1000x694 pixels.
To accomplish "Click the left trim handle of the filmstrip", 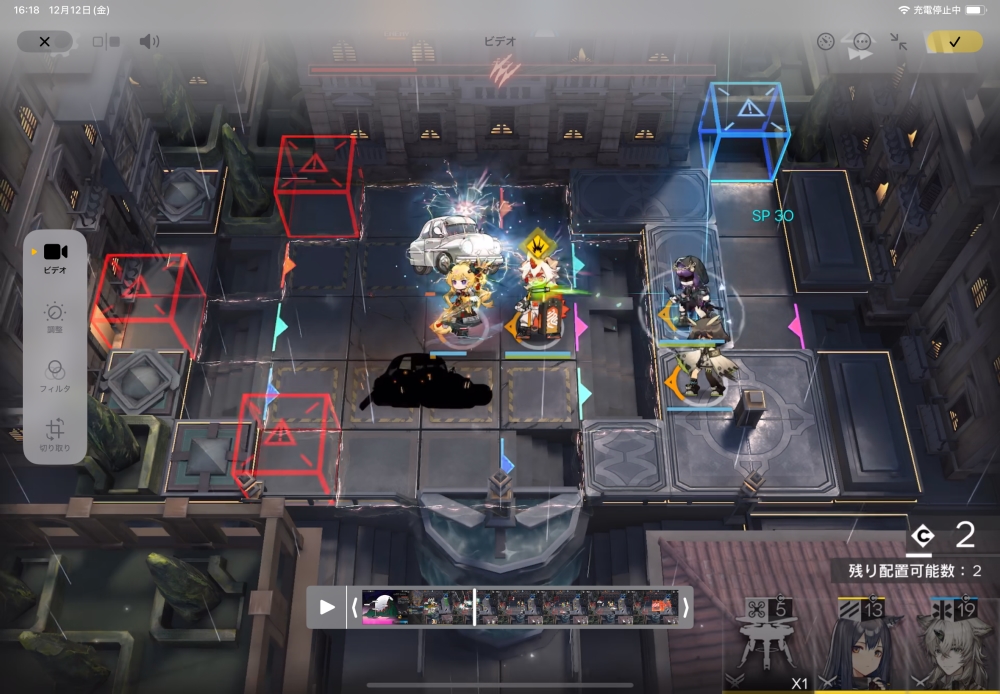I will (x=354, y=607).
